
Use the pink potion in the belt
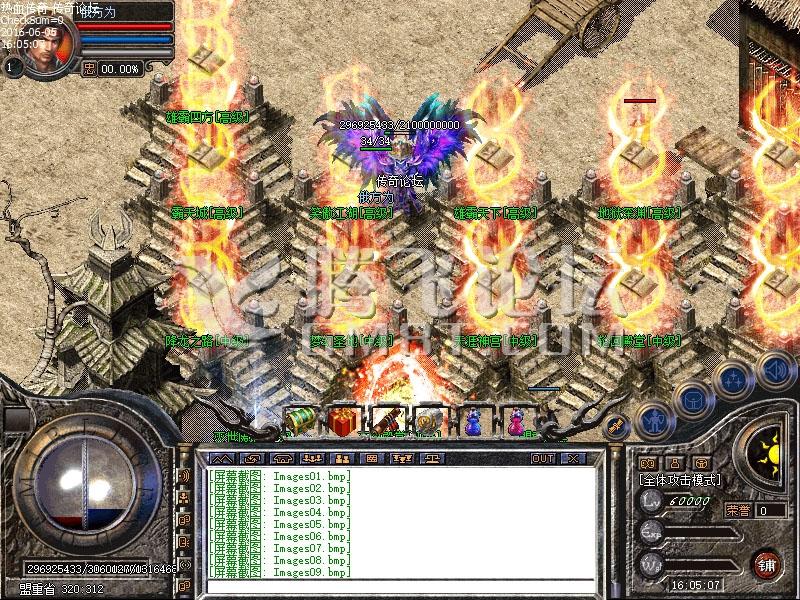pos(516,421)
